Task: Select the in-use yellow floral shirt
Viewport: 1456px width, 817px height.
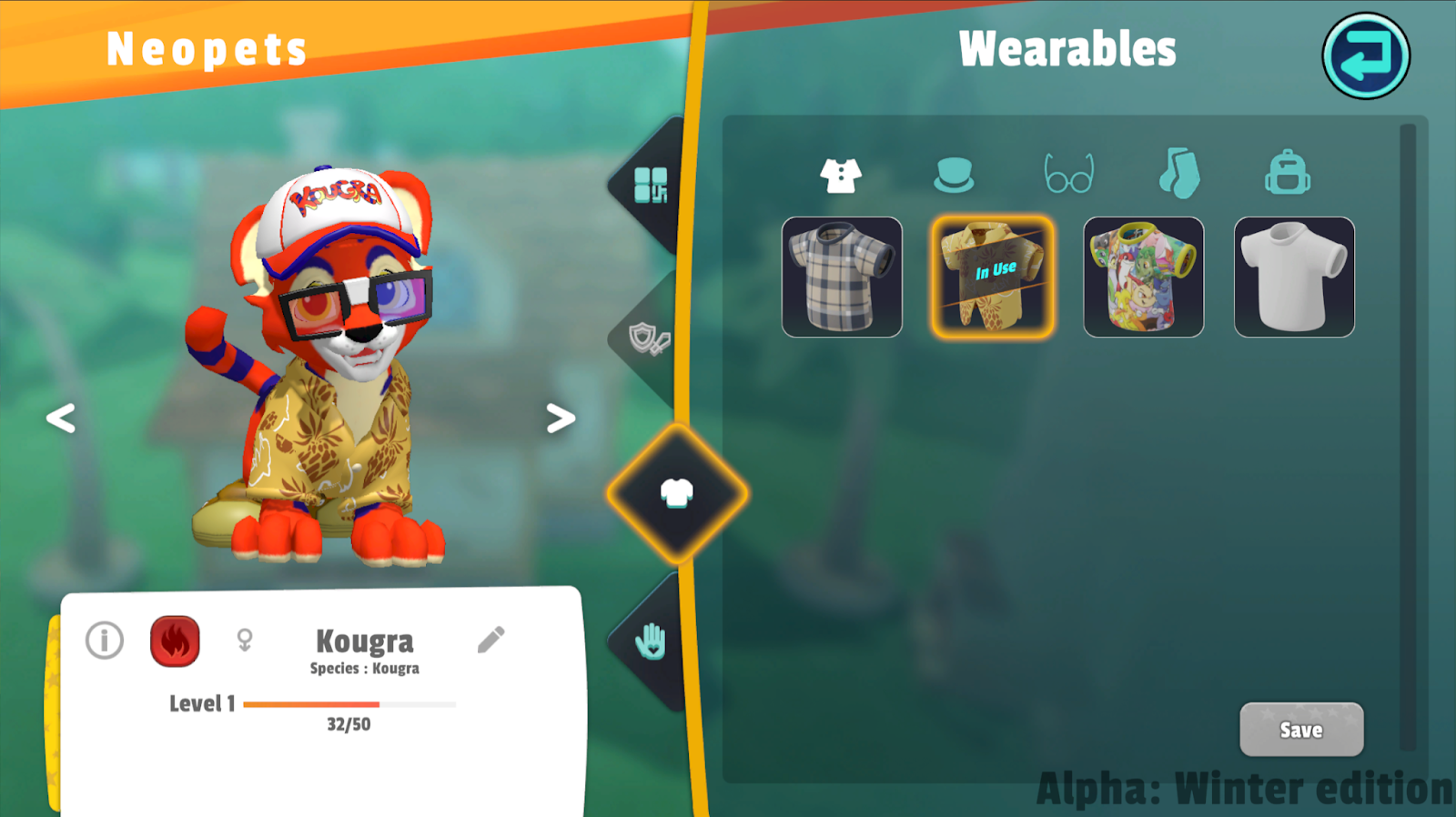Action: (x=993, y=277)
